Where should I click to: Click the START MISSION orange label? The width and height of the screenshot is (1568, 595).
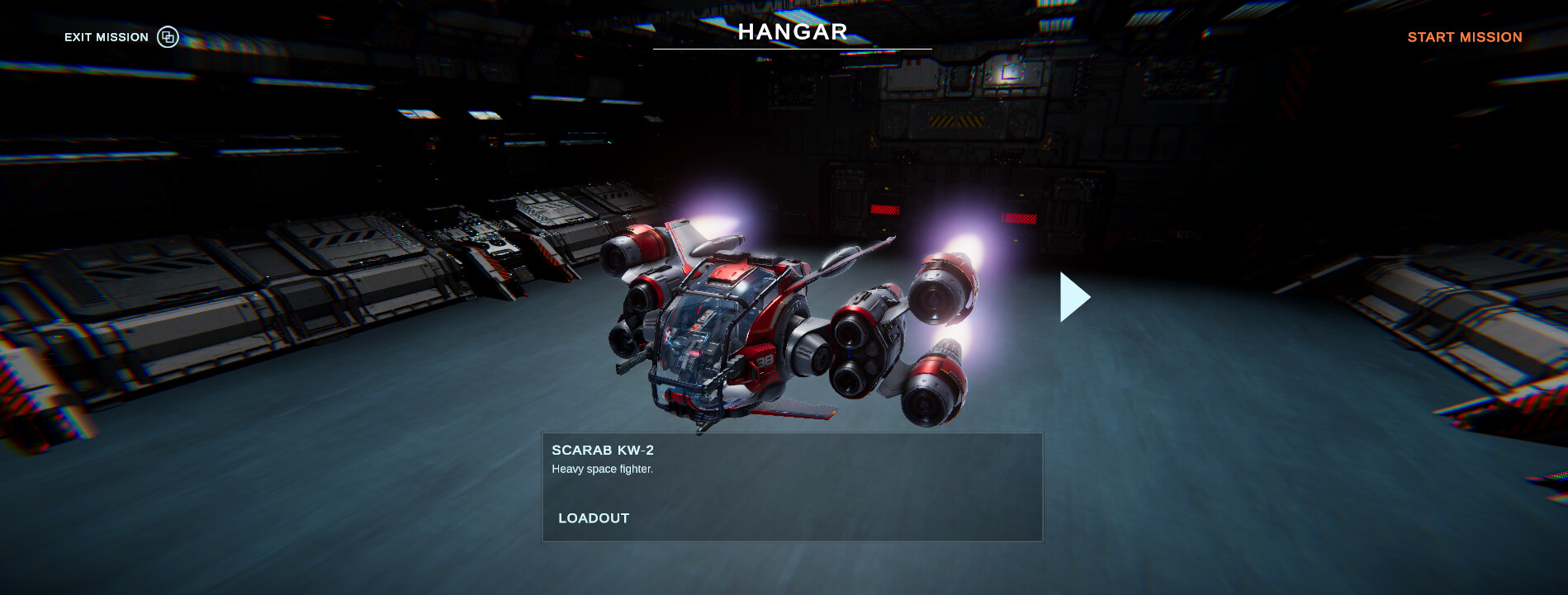click(x=1463, y=36)
